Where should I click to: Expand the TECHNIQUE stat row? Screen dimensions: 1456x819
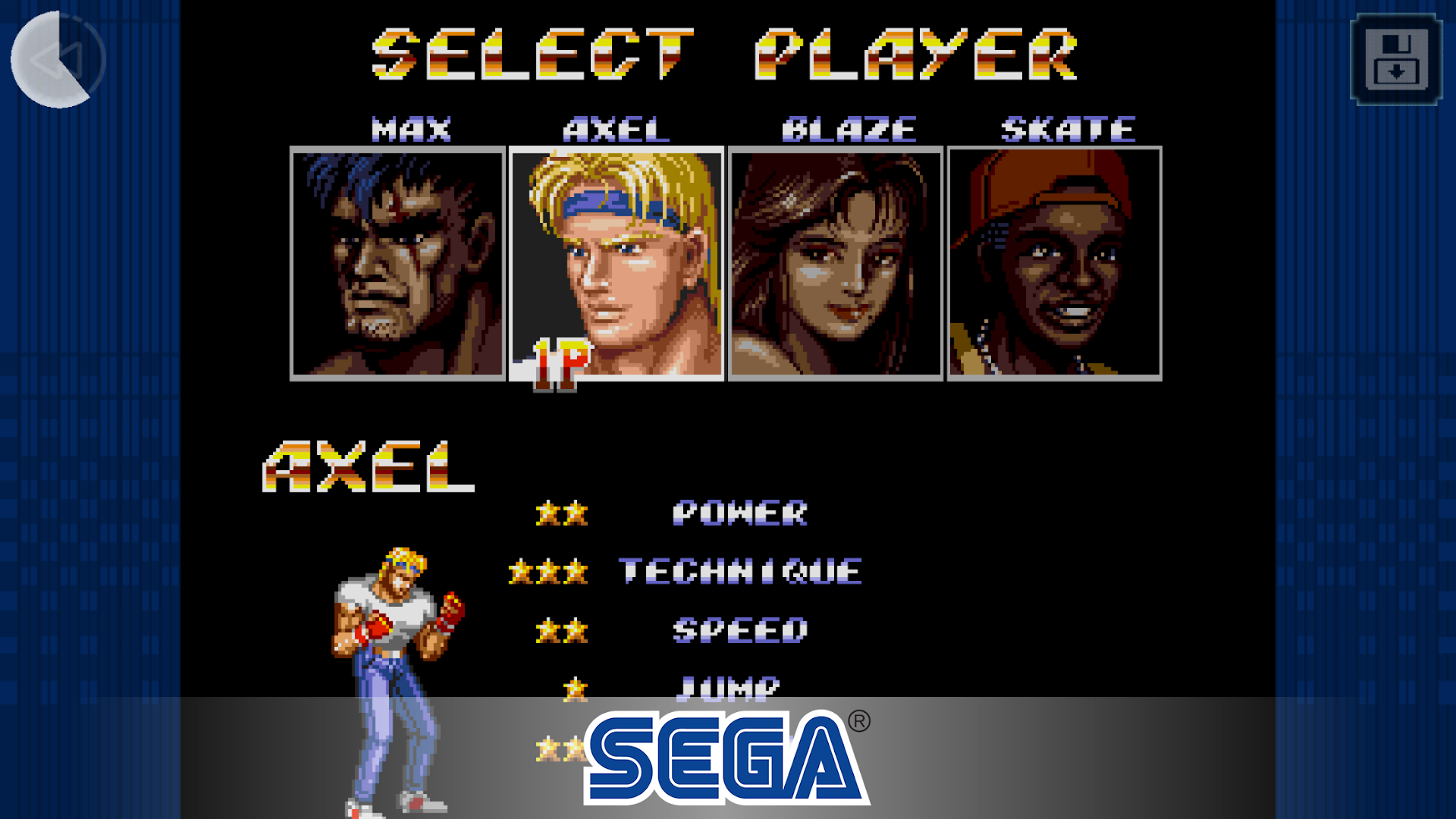pos(742,571)
